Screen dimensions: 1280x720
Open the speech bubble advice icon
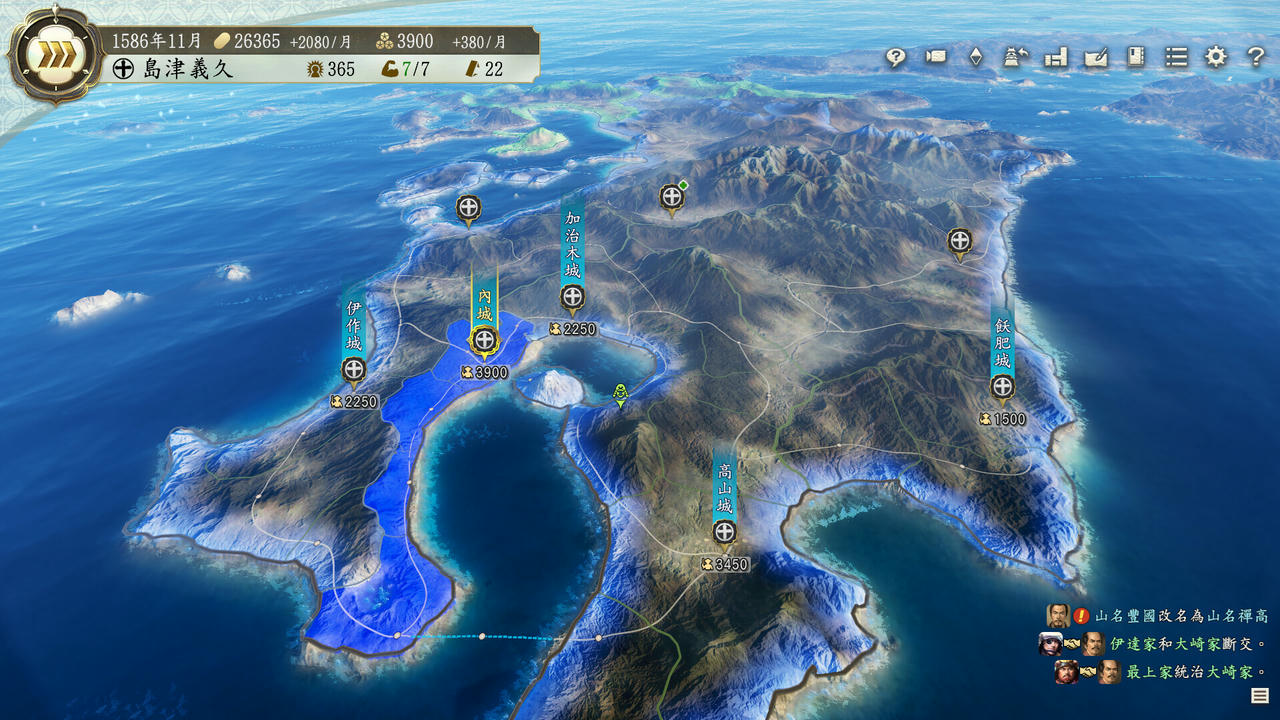pos(896,57)
